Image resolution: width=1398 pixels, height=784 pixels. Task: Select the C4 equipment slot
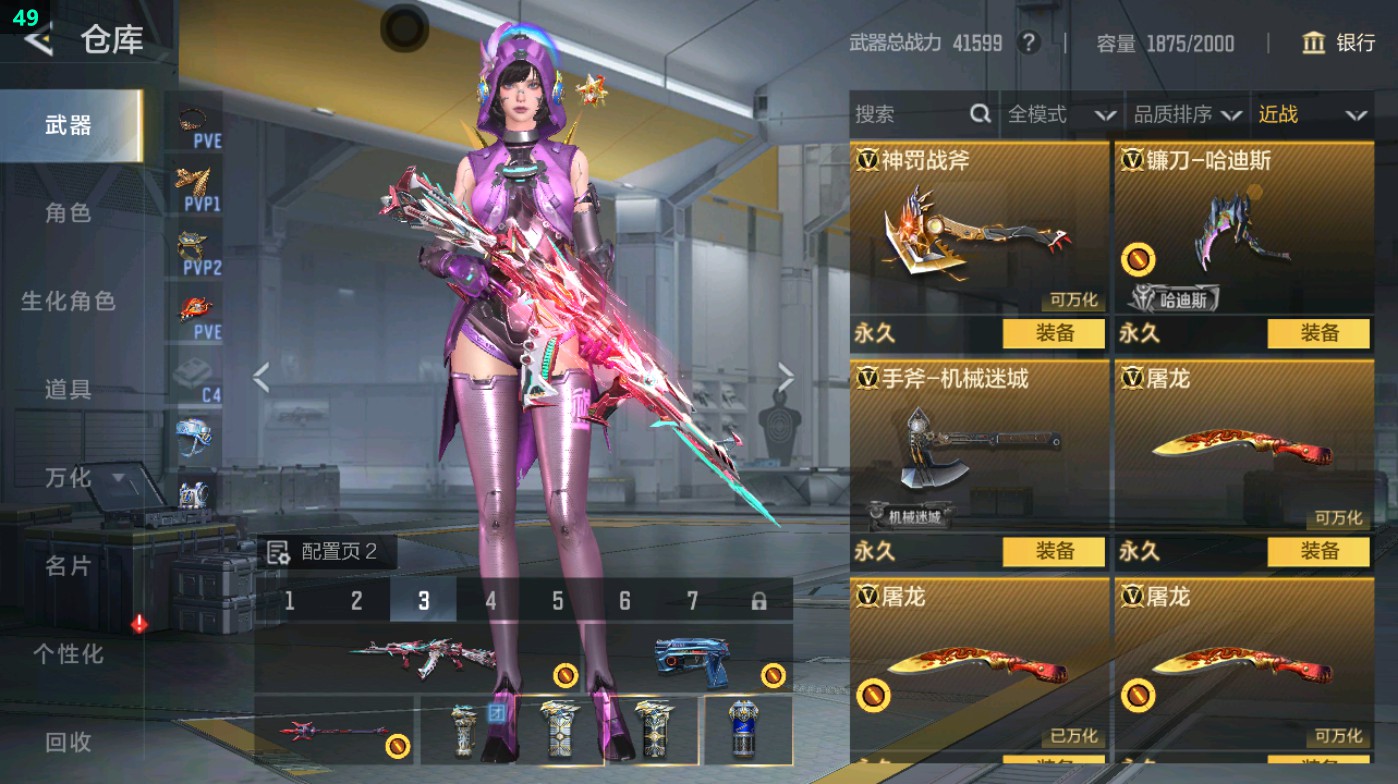[x=193, y=368]
